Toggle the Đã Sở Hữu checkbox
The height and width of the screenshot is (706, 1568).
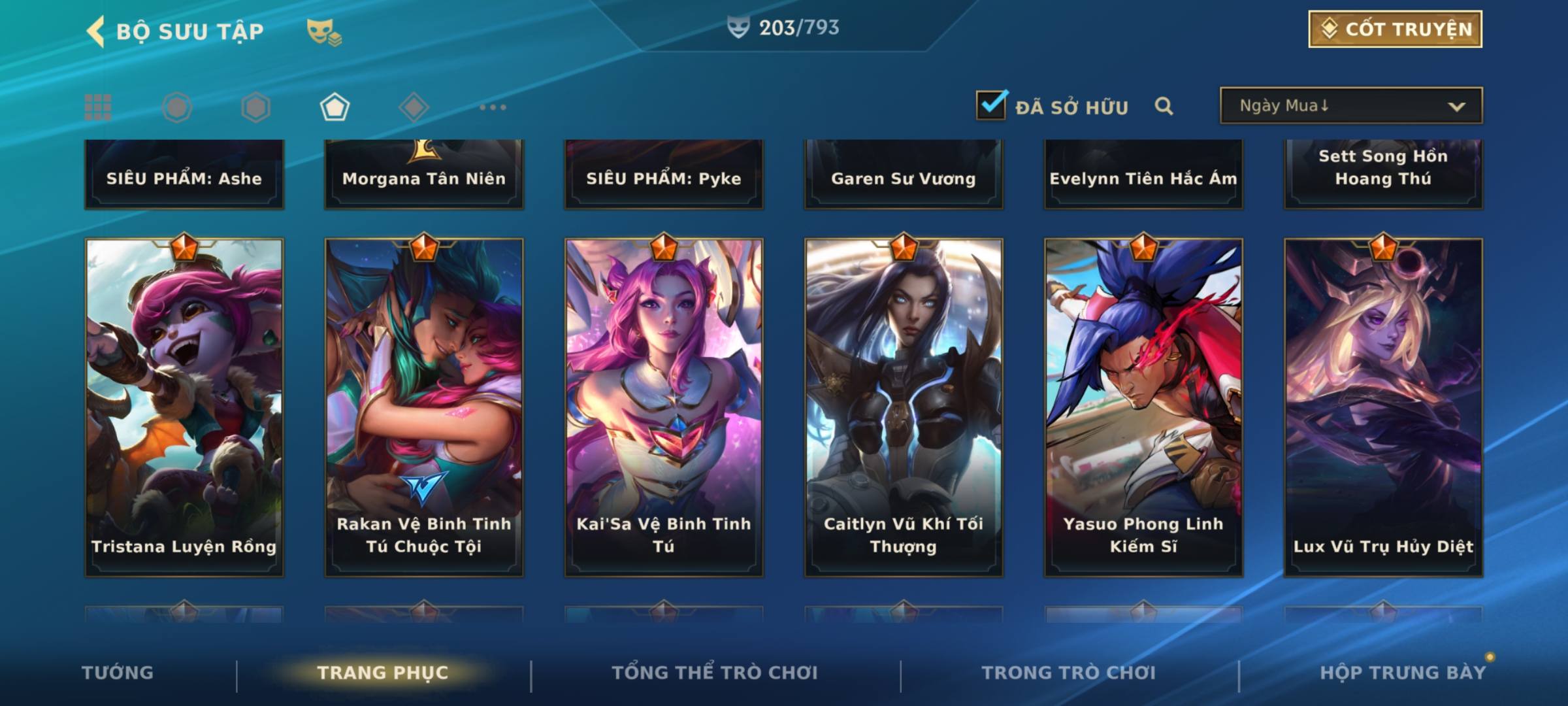coord(991,105)
